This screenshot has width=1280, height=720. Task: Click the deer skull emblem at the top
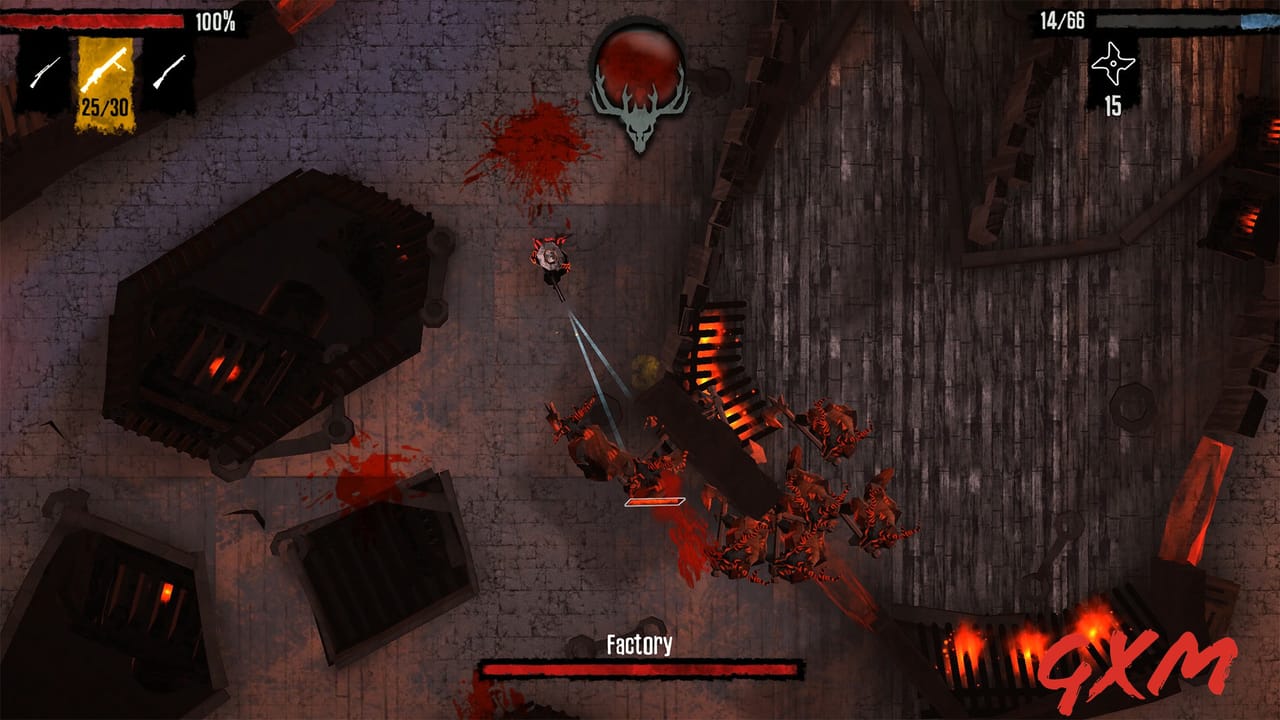[x=640, y=90]
